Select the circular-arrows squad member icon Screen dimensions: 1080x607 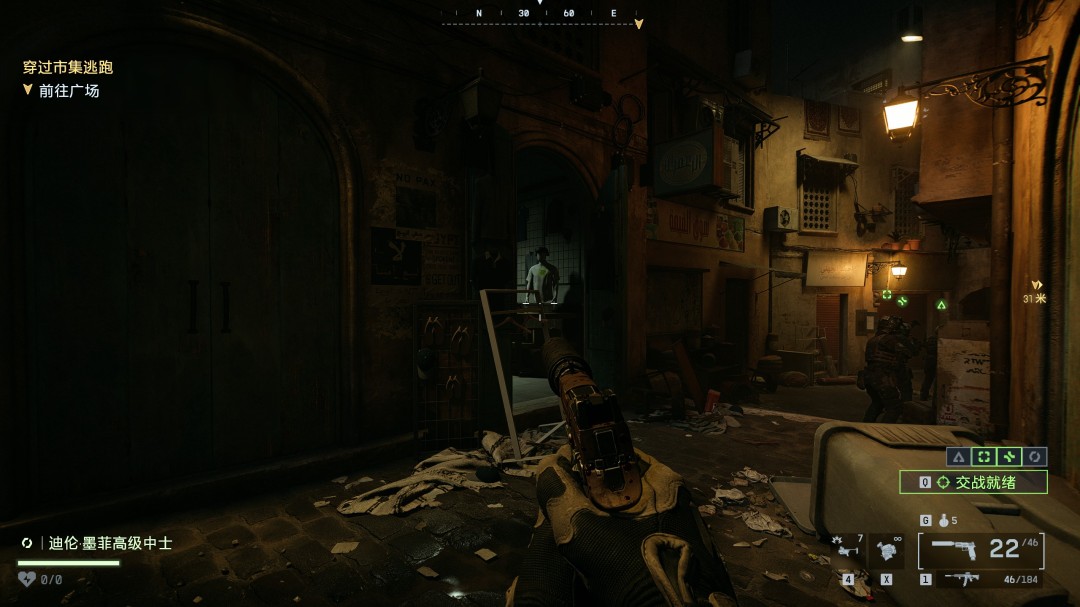pyautogui.click(x=1035, y=457)
